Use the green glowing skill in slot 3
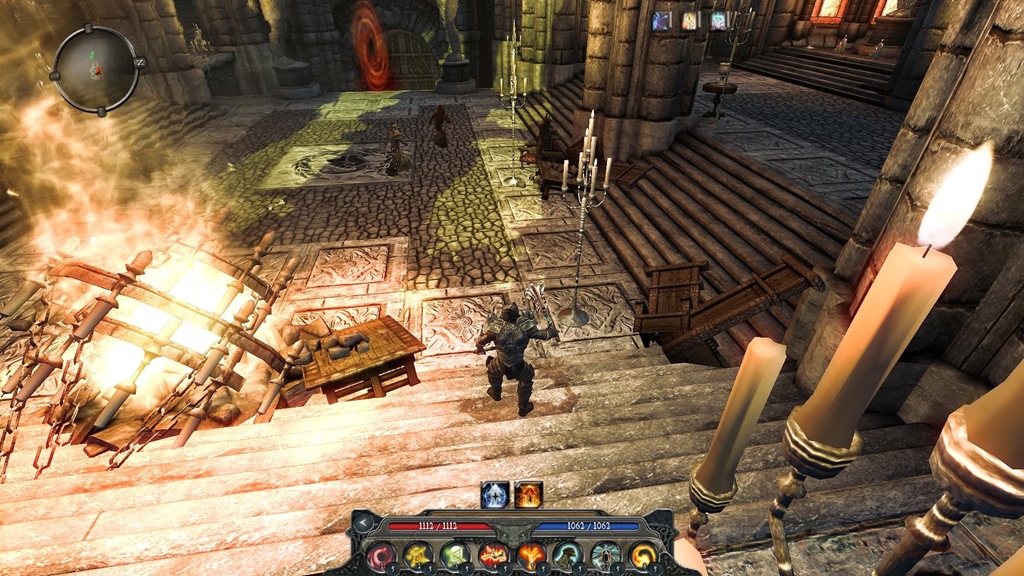The height and width of the screenshot is (576, 1024). click(x=455, y=555)
